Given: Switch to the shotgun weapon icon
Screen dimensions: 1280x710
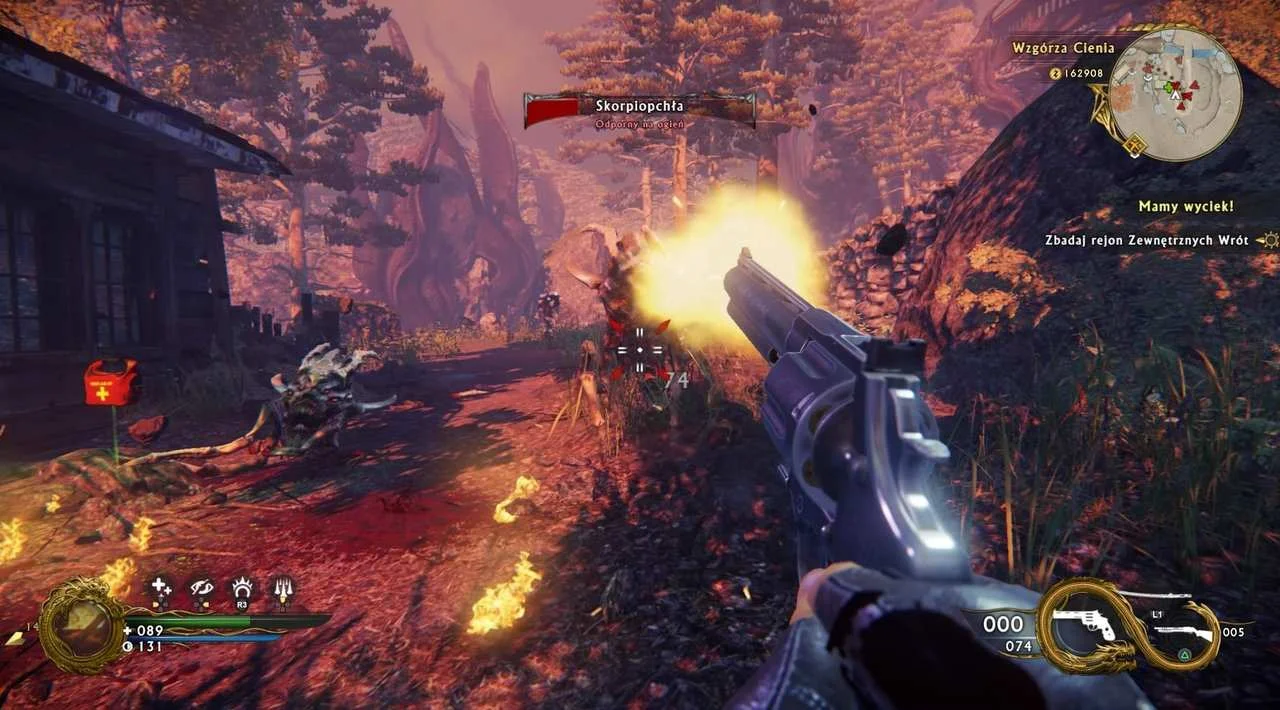Looking at the screenshot, I should [1182, 632].
